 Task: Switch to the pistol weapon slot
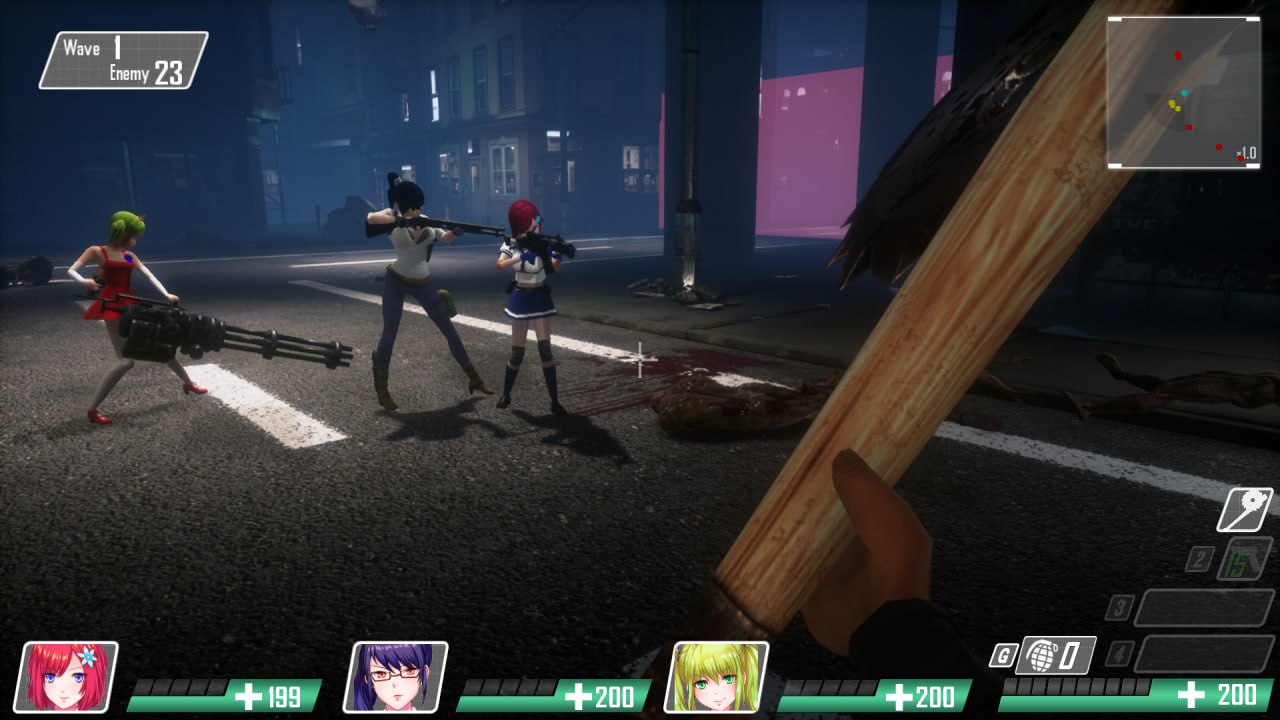click(x=1244, y=558)
